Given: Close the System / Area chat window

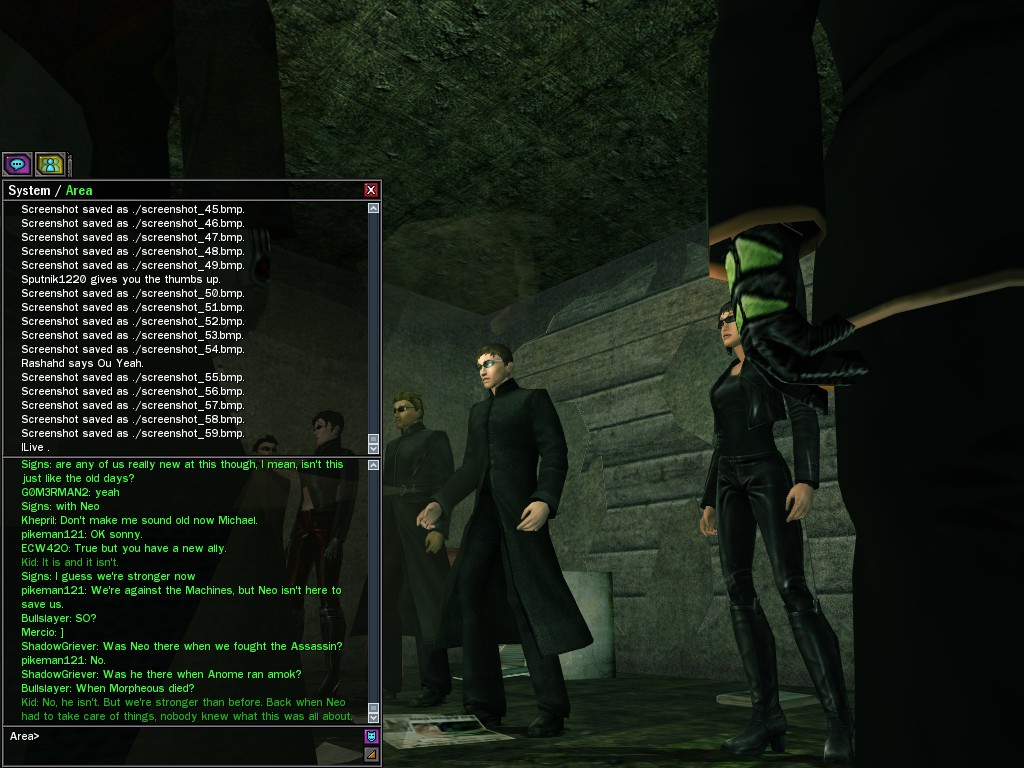Looking at the screenshot, I should point(371,190).
